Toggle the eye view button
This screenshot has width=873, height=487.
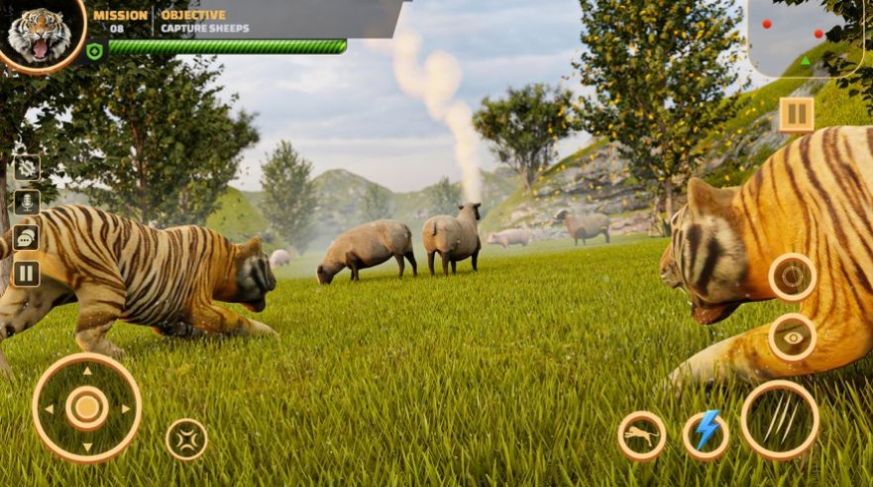tap(792, 337)
